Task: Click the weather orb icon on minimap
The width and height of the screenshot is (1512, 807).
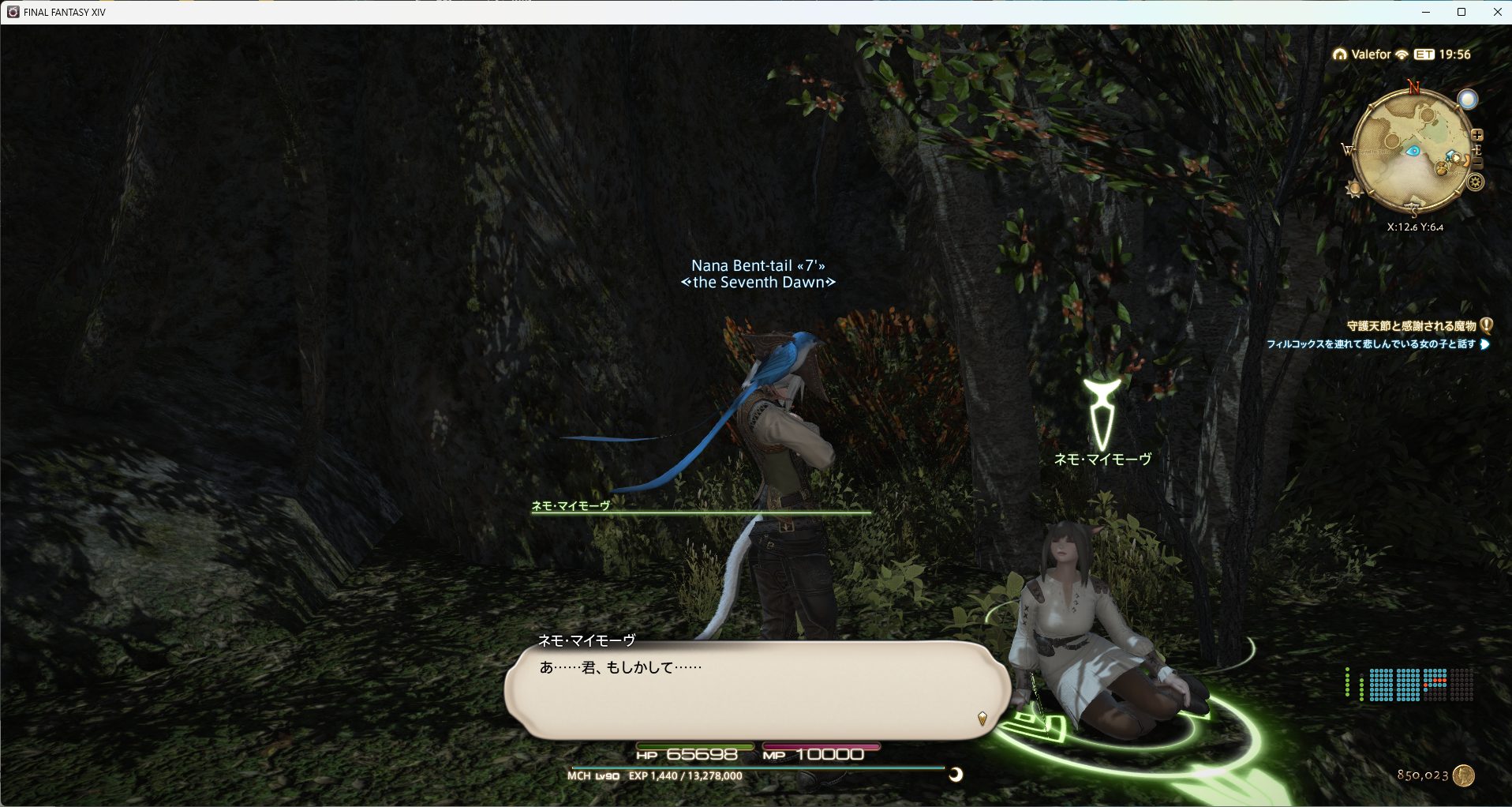Action: 1467,99
